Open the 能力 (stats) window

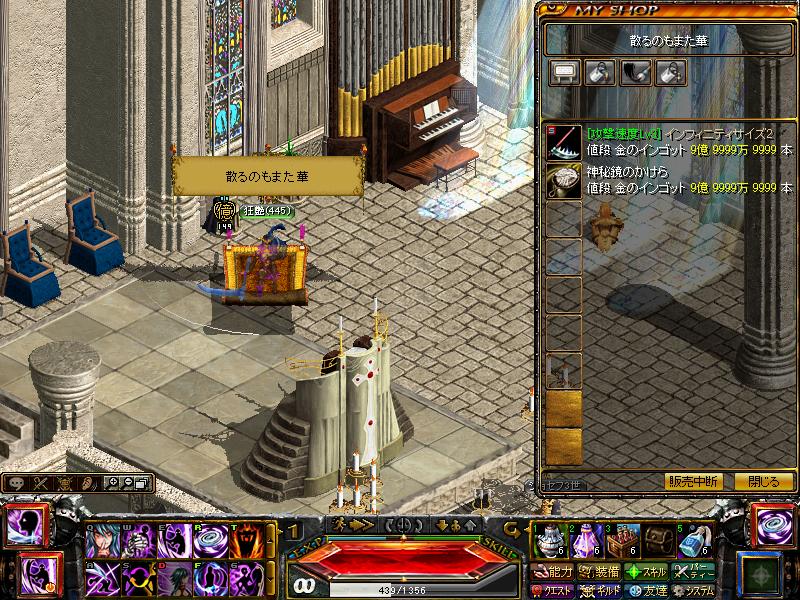(x=554, y=572)
